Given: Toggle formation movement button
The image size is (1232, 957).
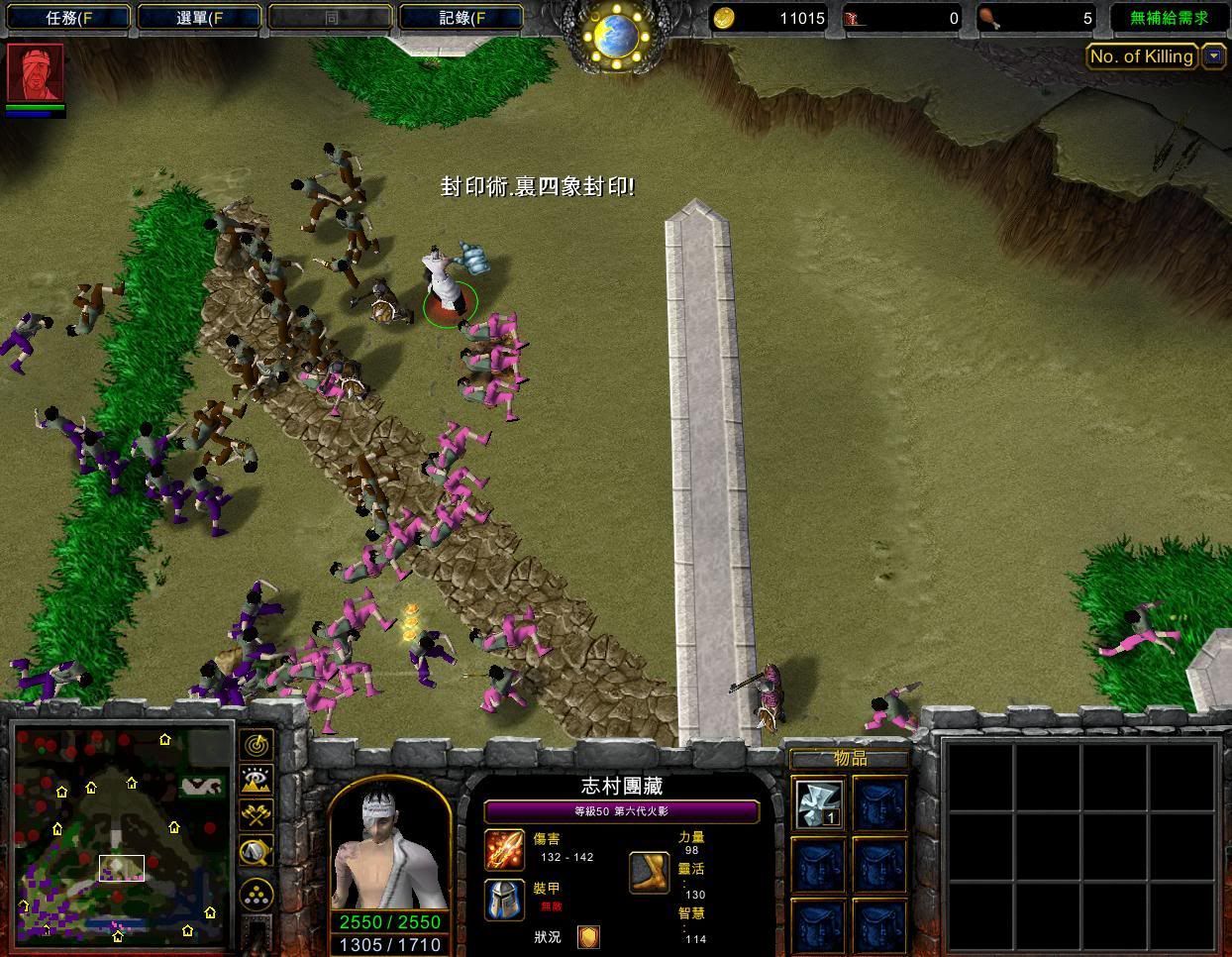Looking at the screenshot, I should pyautogui.click(x=257, y=893).
